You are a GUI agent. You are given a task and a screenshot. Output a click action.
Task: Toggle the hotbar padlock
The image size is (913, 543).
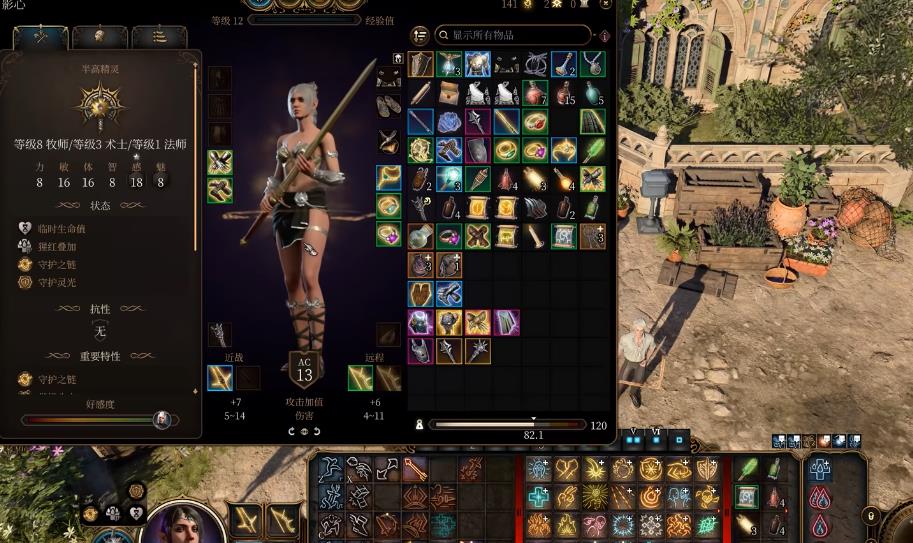pos(871,517)
